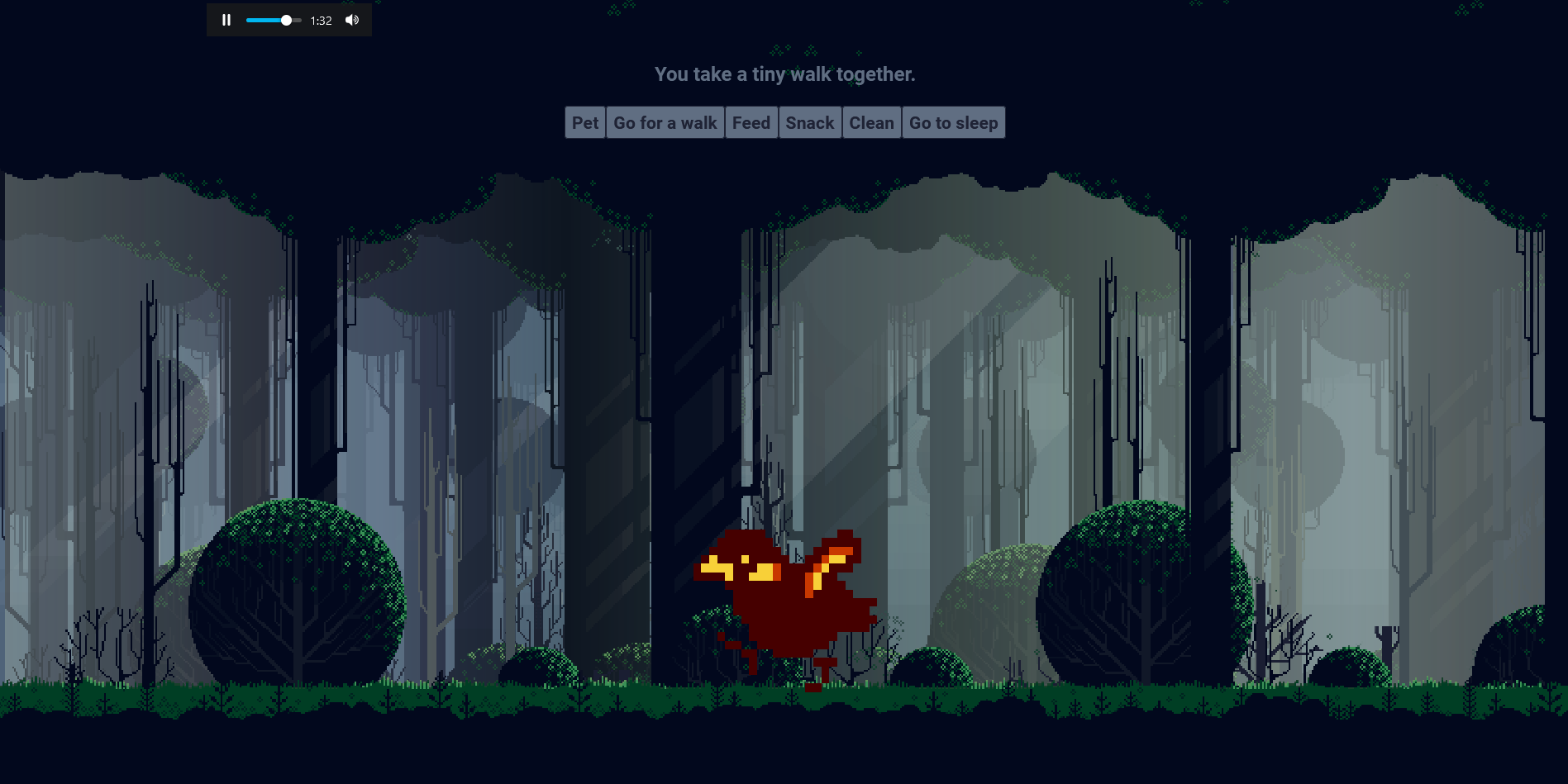Click the Pet button
The image size is (1568, 784).
[x=584, y=123]
